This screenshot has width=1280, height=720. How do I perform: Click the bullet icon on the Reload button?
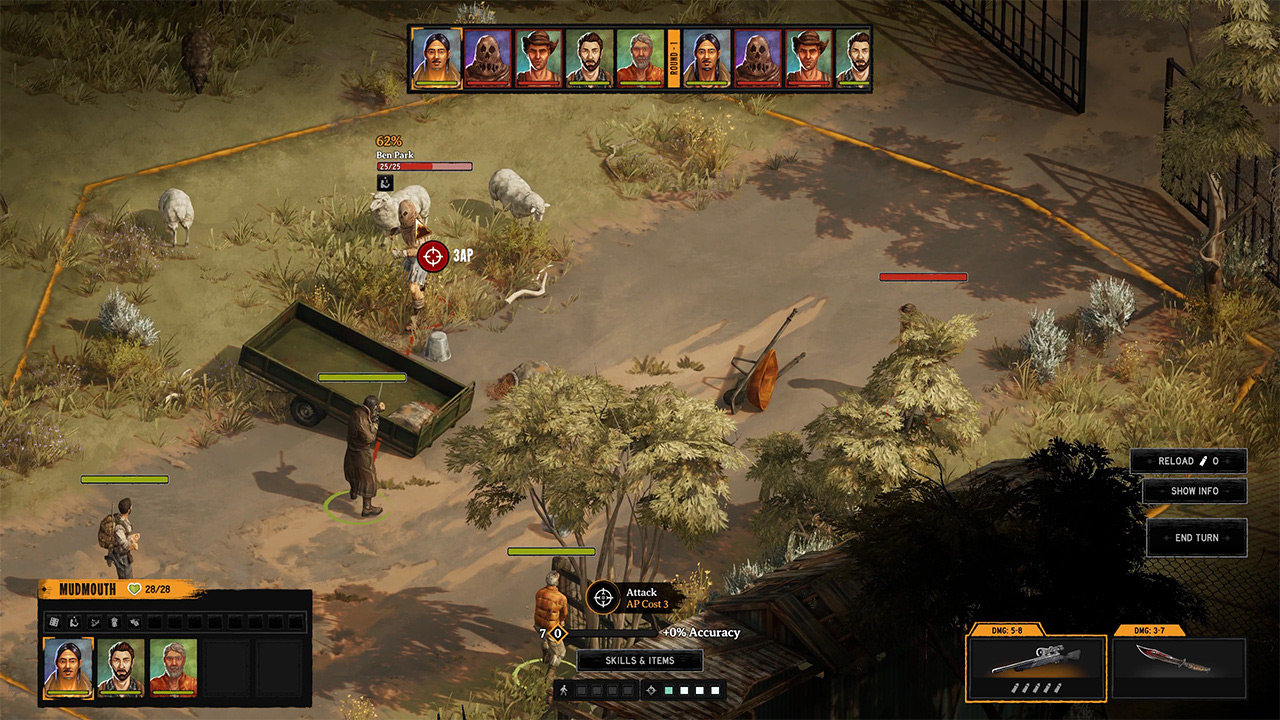pyautogui.click(x=1205, y=461)
